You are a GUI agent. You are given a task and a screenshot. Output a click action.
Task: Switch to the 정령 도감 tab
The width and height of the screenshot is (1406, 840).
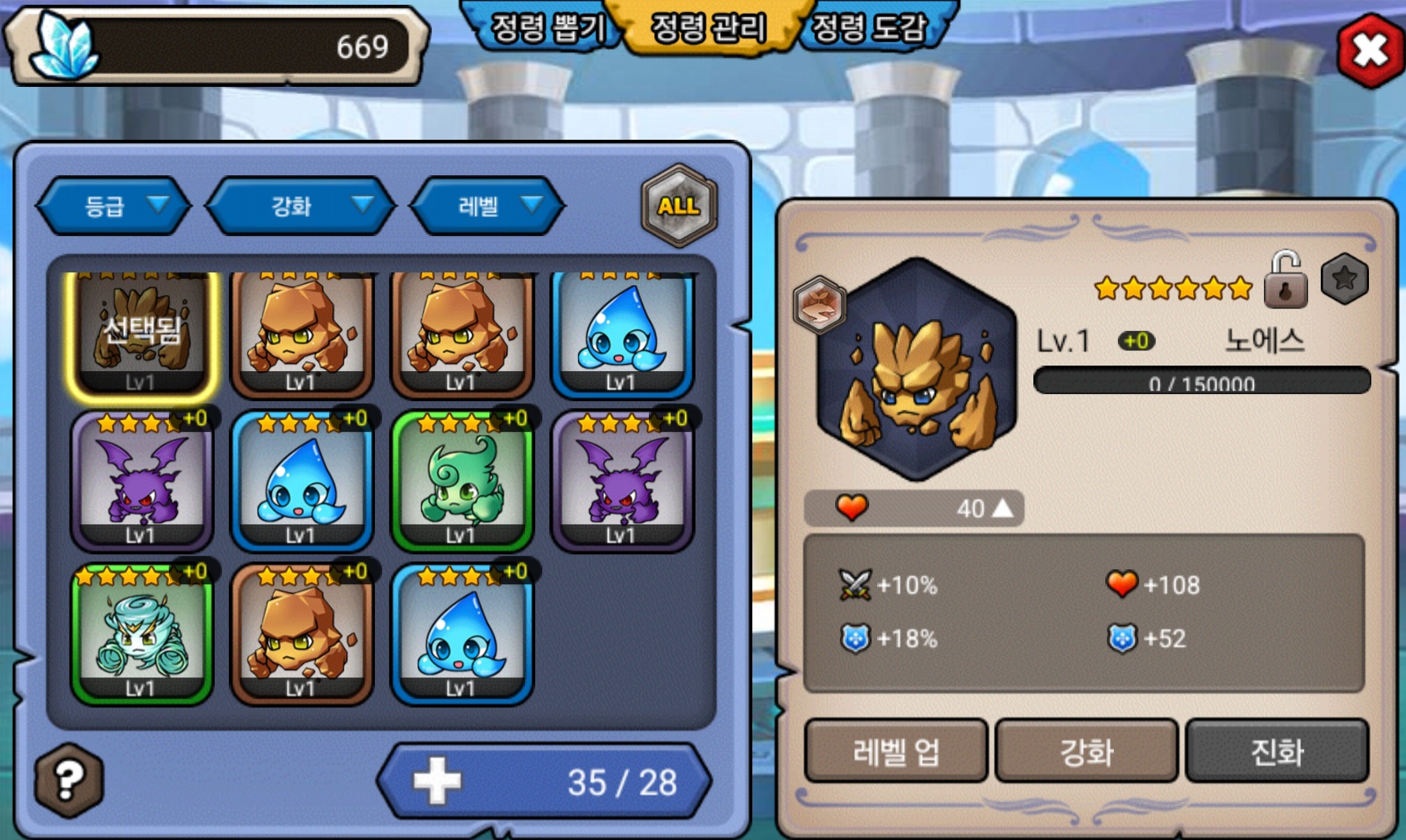coord(868,28)
